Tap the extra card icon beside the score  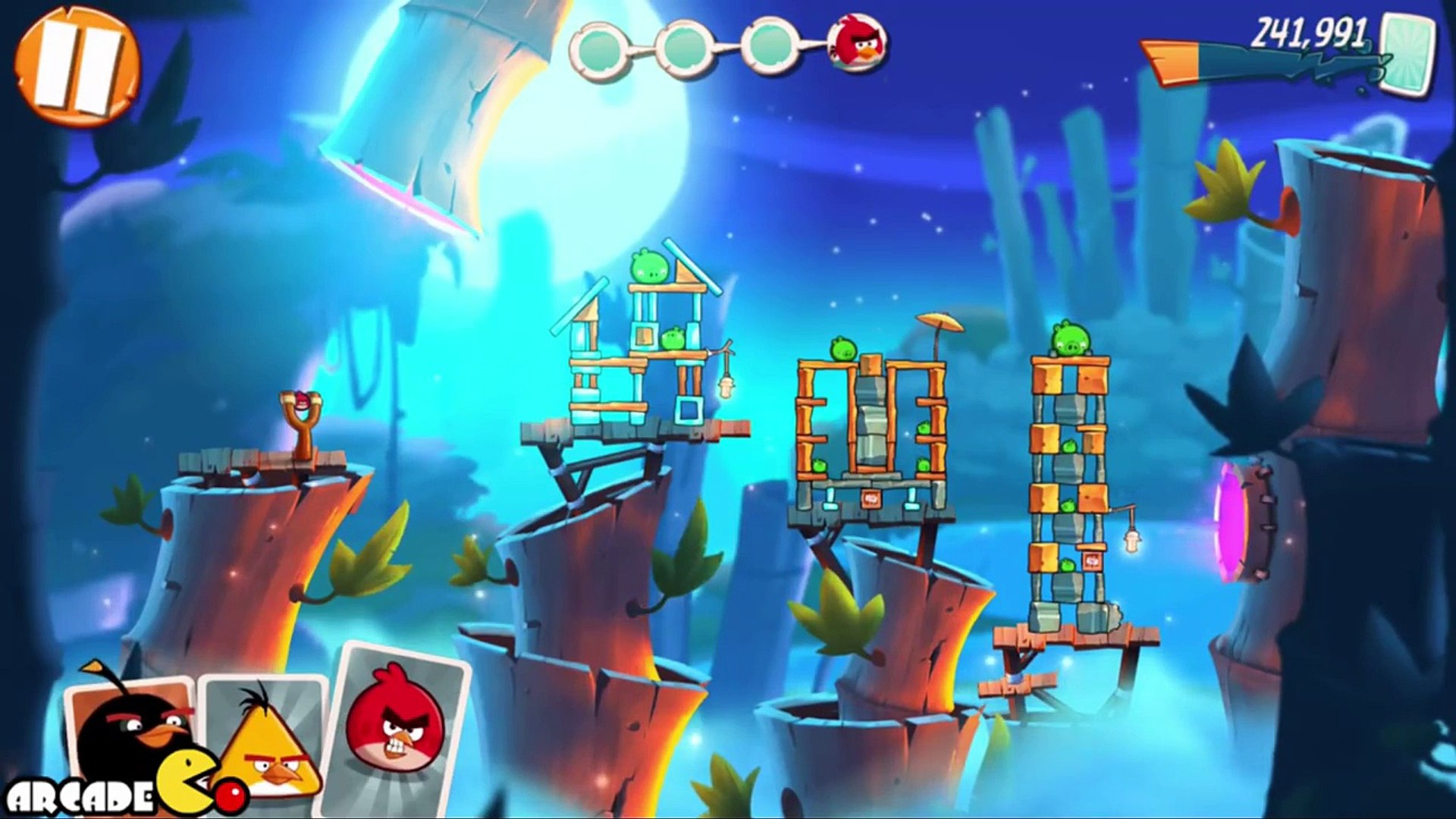point(1407,55)
